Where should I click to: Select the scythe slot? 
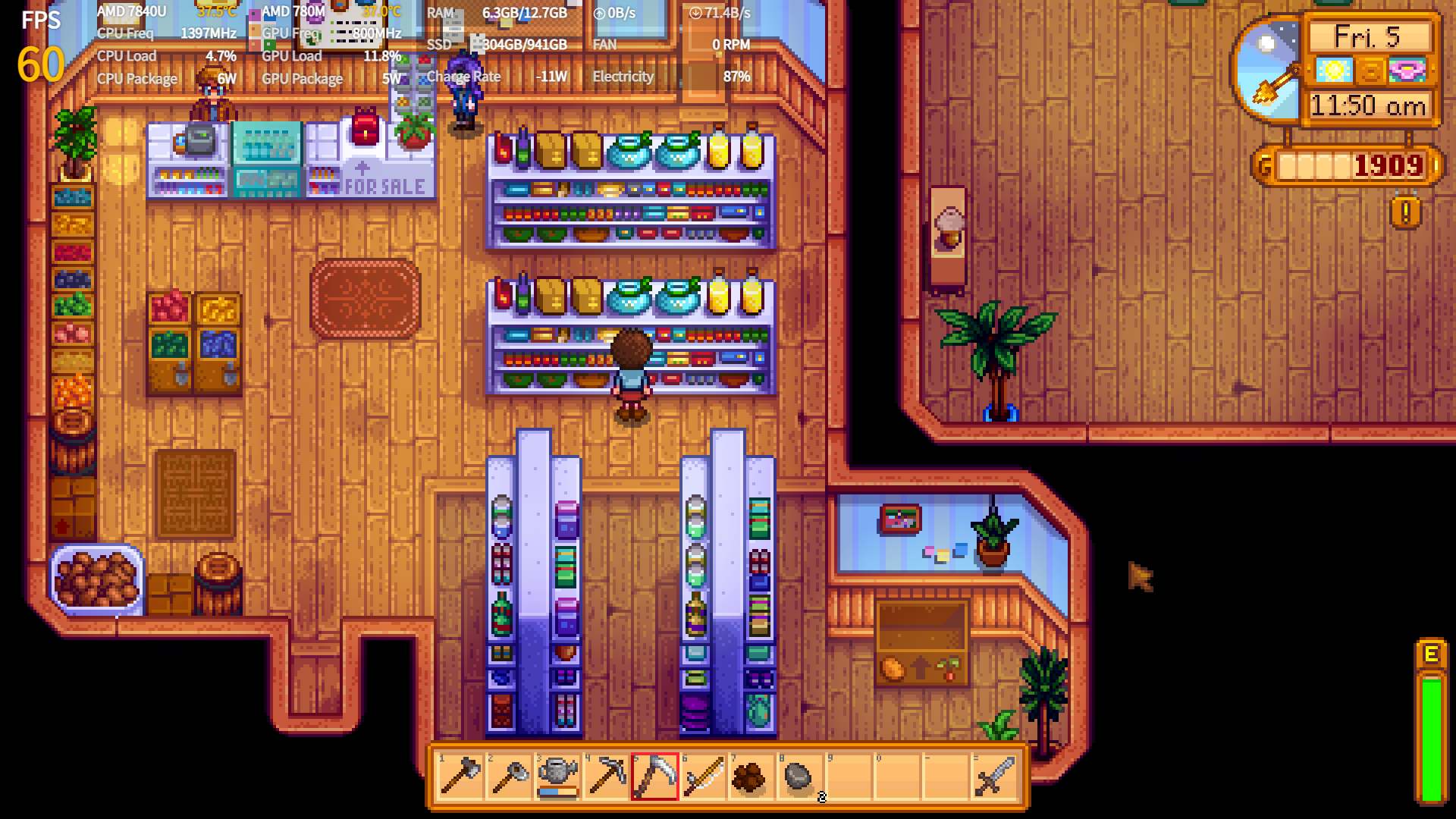(654, 777)
